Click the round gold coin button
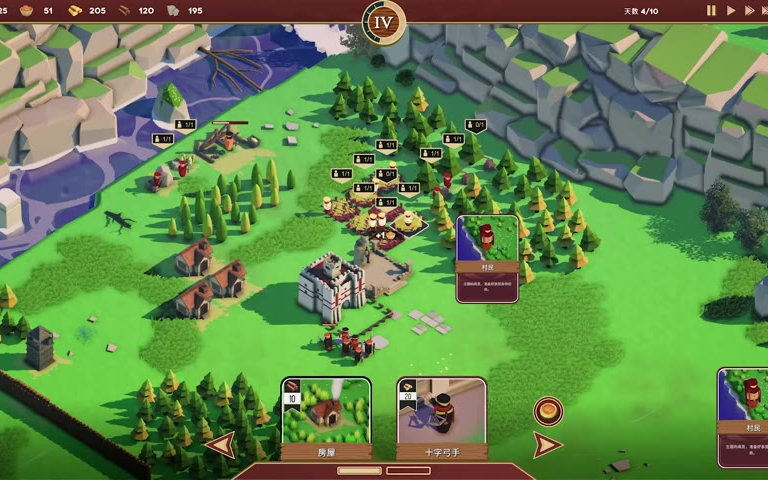 [x=548, y=410]
